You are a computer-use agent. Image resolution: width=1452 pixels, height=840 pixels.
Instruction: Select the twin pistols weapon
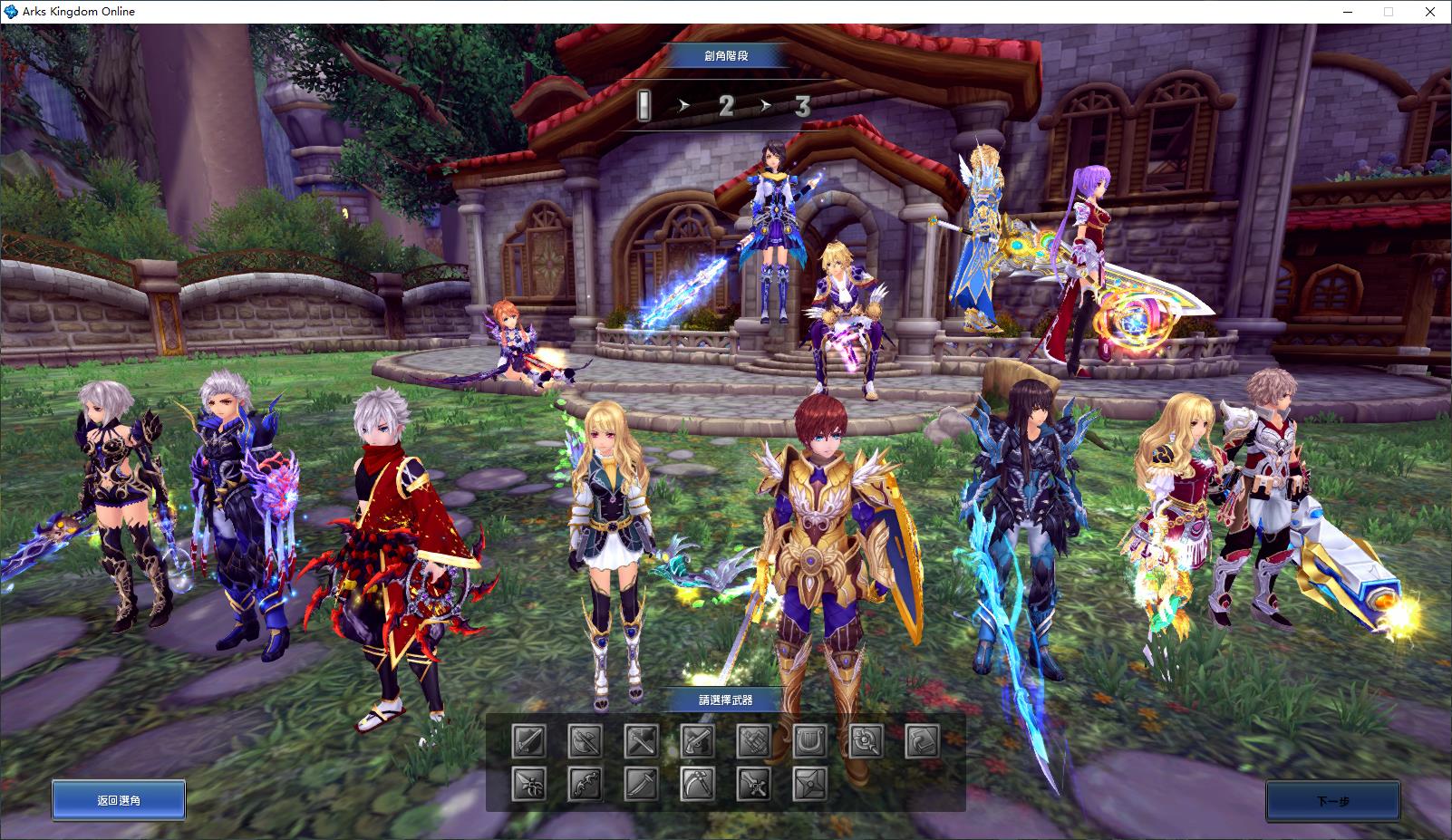click(697, 742)
